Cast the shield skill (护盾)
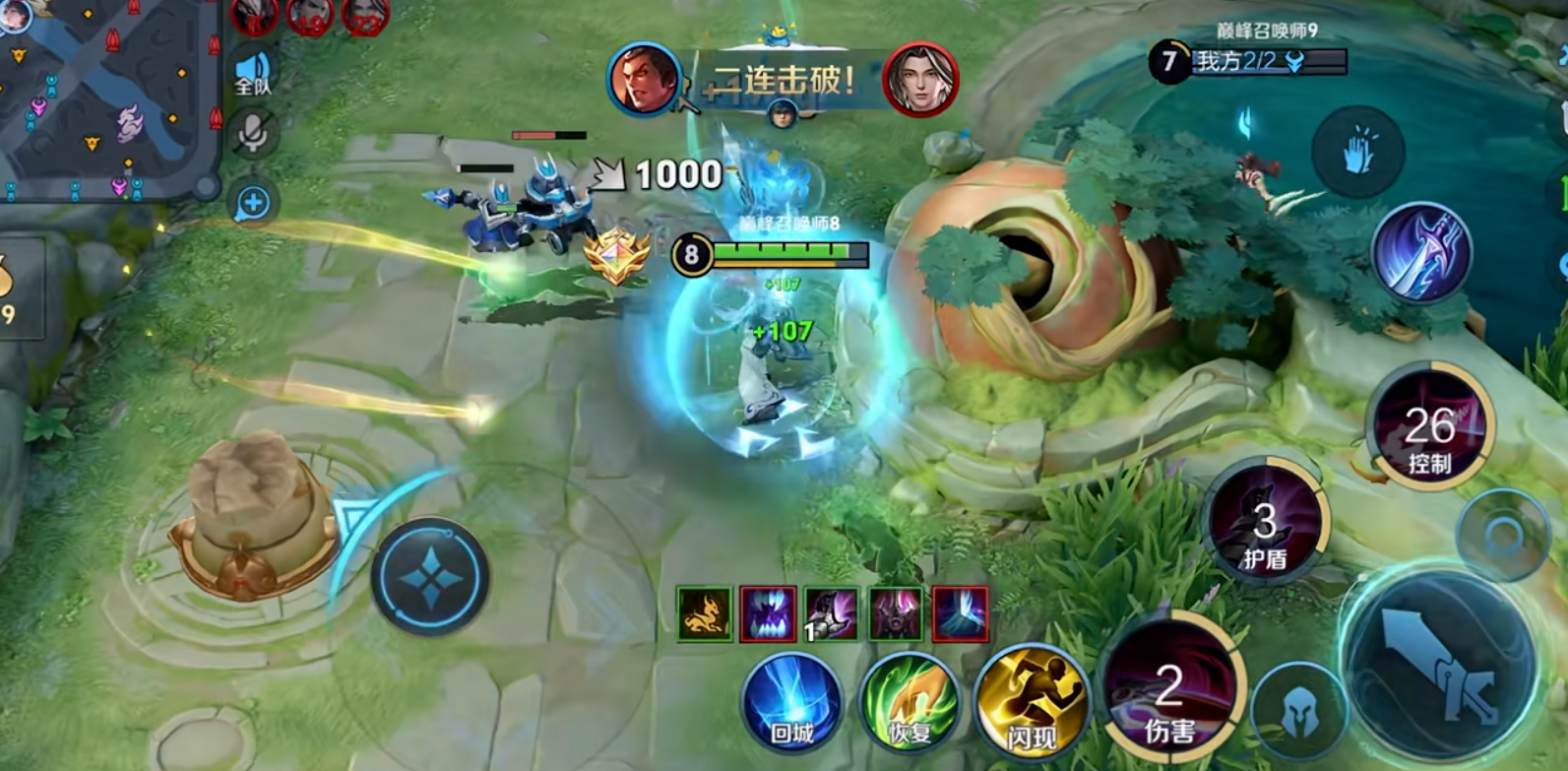This screenshot has width=1568, height=771. coord(1265,529)
